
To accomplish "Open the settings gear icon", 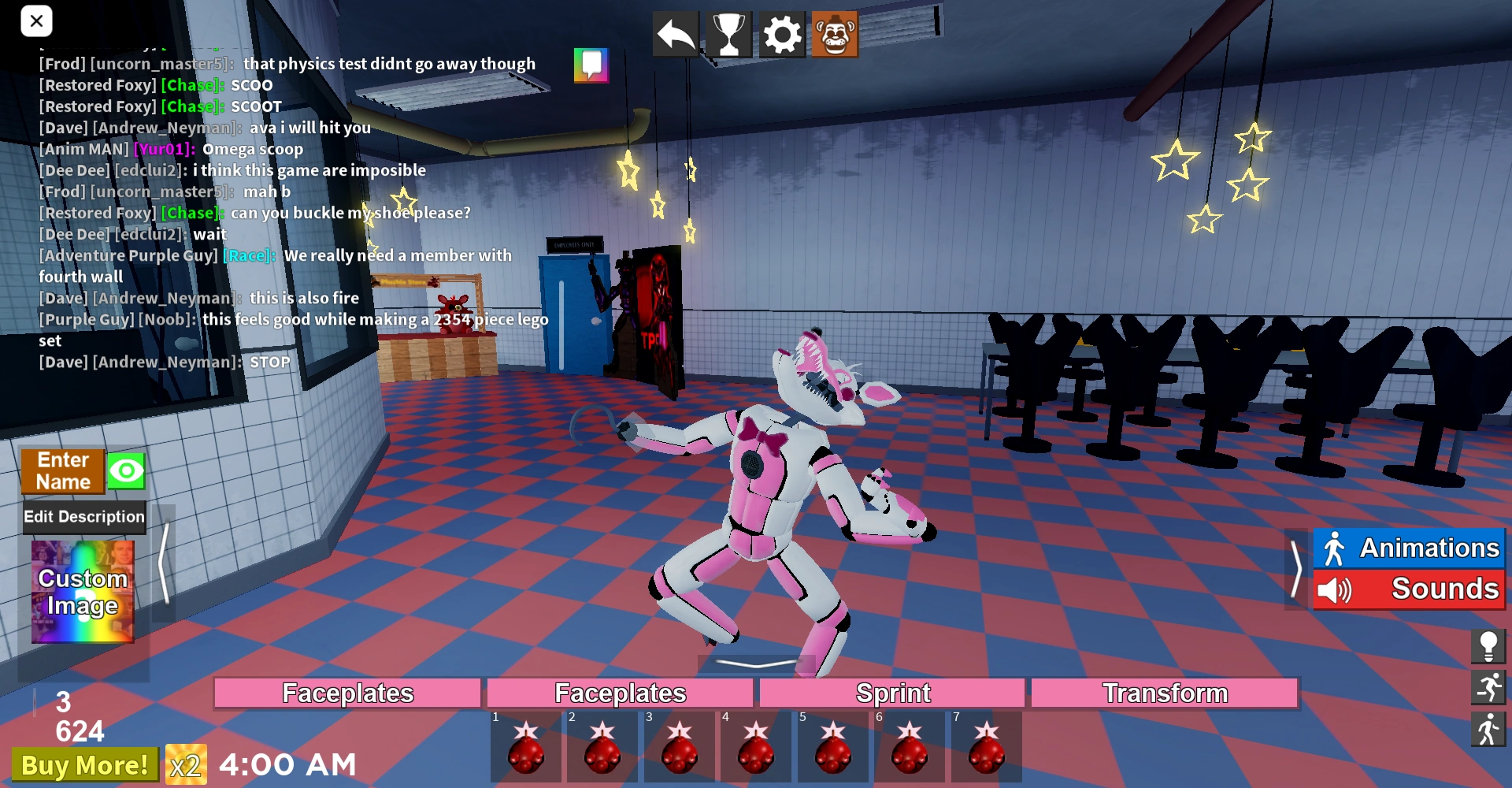I will tap(781, 33).
